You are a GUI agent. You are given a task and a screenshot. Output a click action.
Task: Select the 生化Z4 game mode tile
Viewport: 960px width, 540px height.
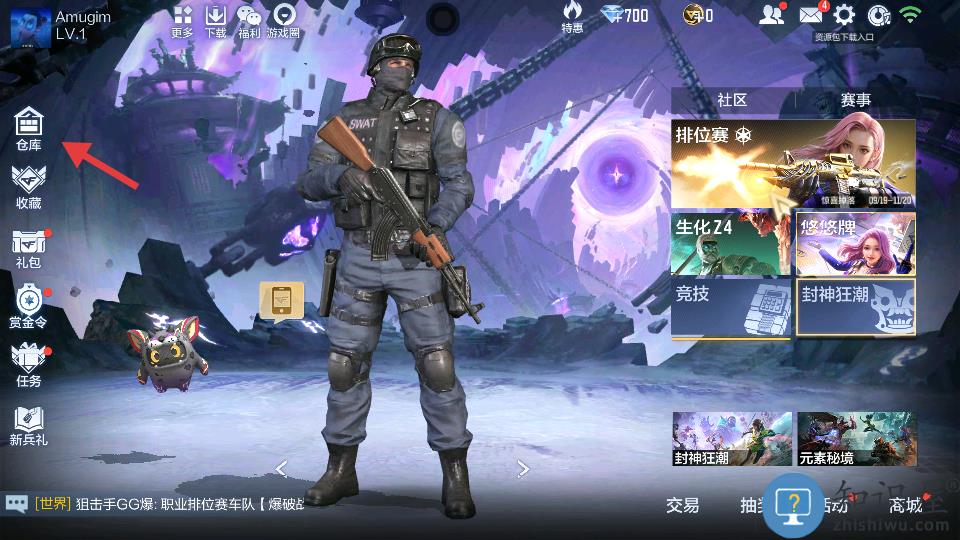click(731, 243)
